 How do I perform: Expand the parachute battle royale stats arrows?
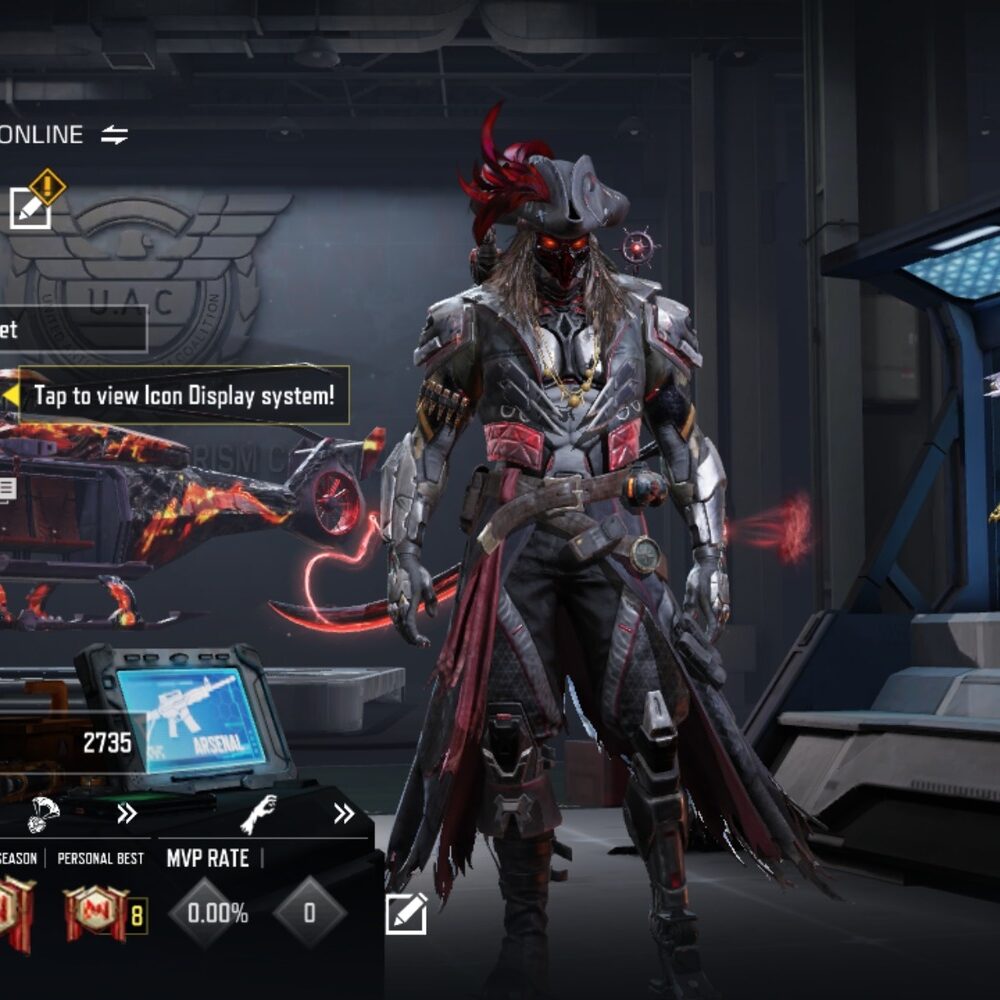click(x=126, y=814)
